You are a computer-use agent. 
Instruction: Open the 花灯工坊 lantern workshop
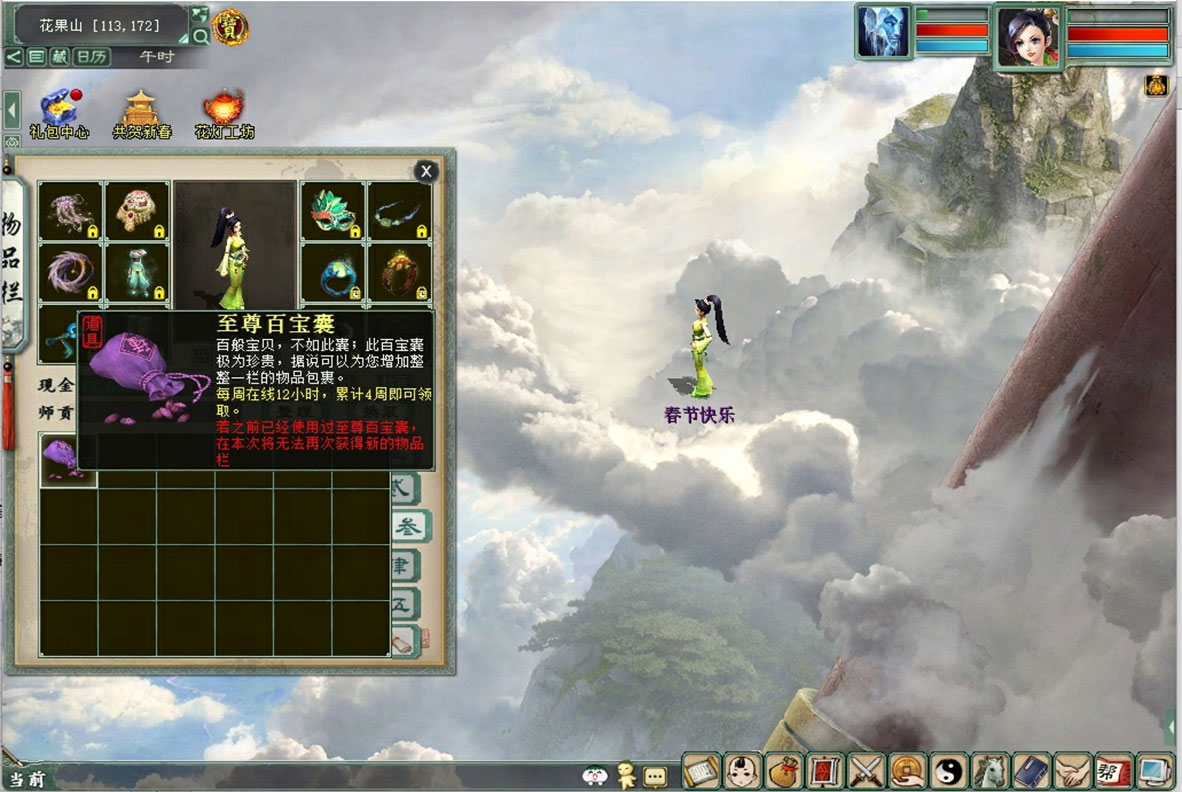point(224,109)
